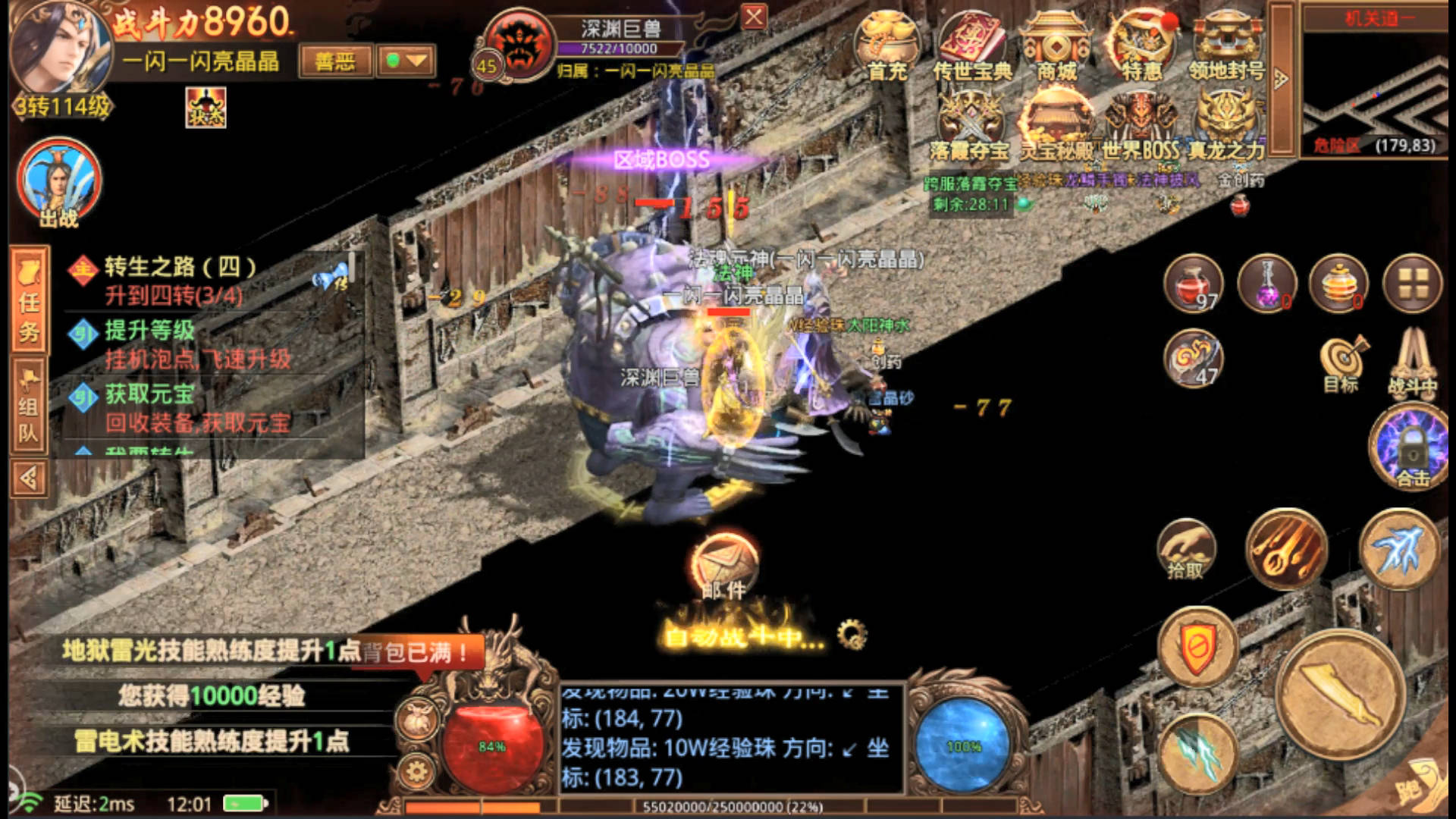The width and height of the screenshot is (1456, 819).
Task: Open the 商城 shop
Action: point(1056,47)
